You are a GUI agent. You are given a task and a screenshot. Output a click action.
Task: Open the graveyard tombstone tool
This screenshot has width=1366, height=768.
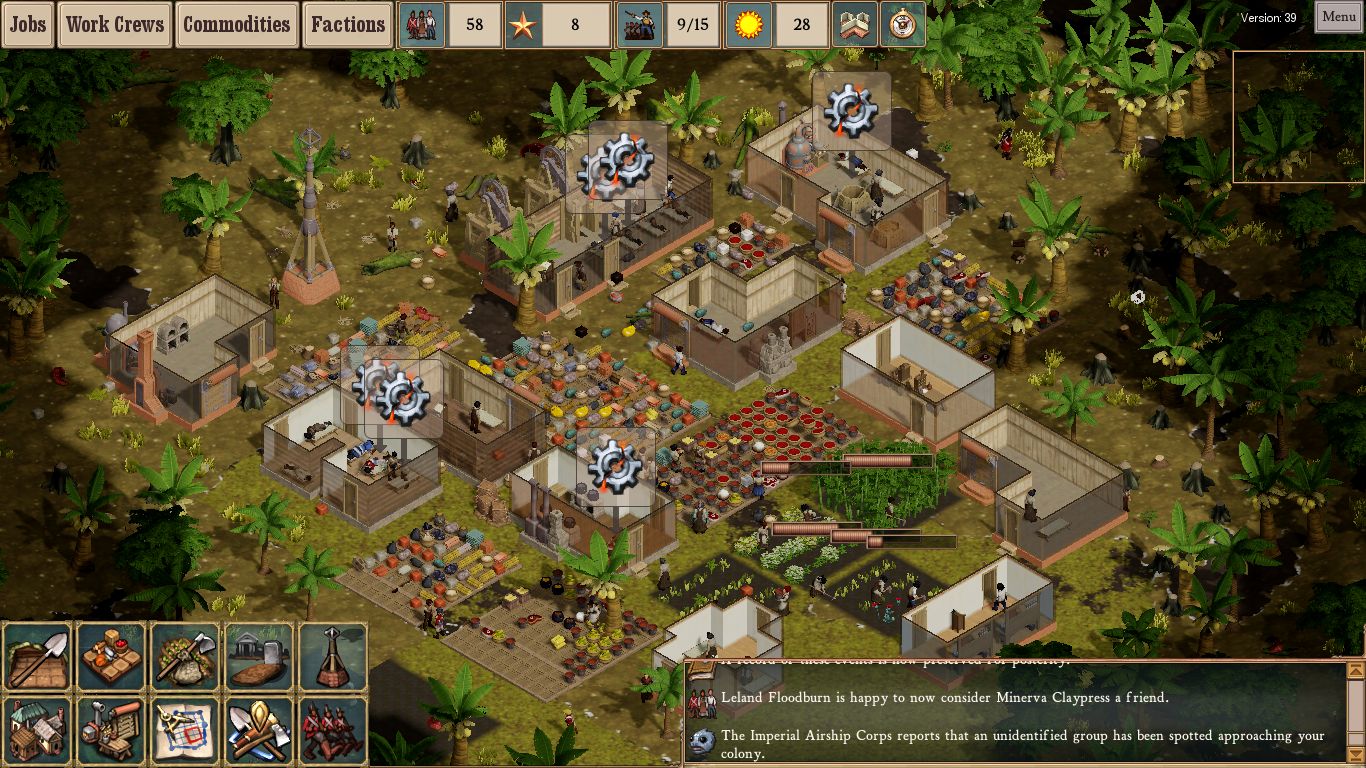click(259, 657)
